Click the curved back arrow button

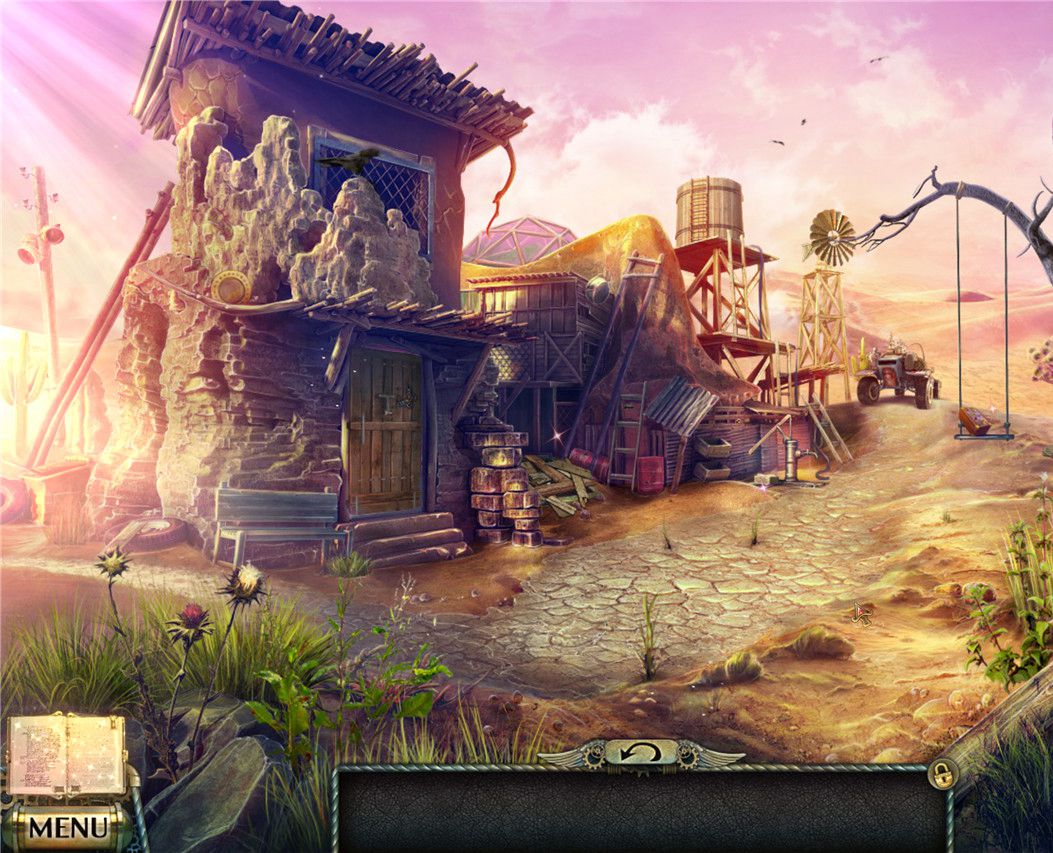point(640,752)
